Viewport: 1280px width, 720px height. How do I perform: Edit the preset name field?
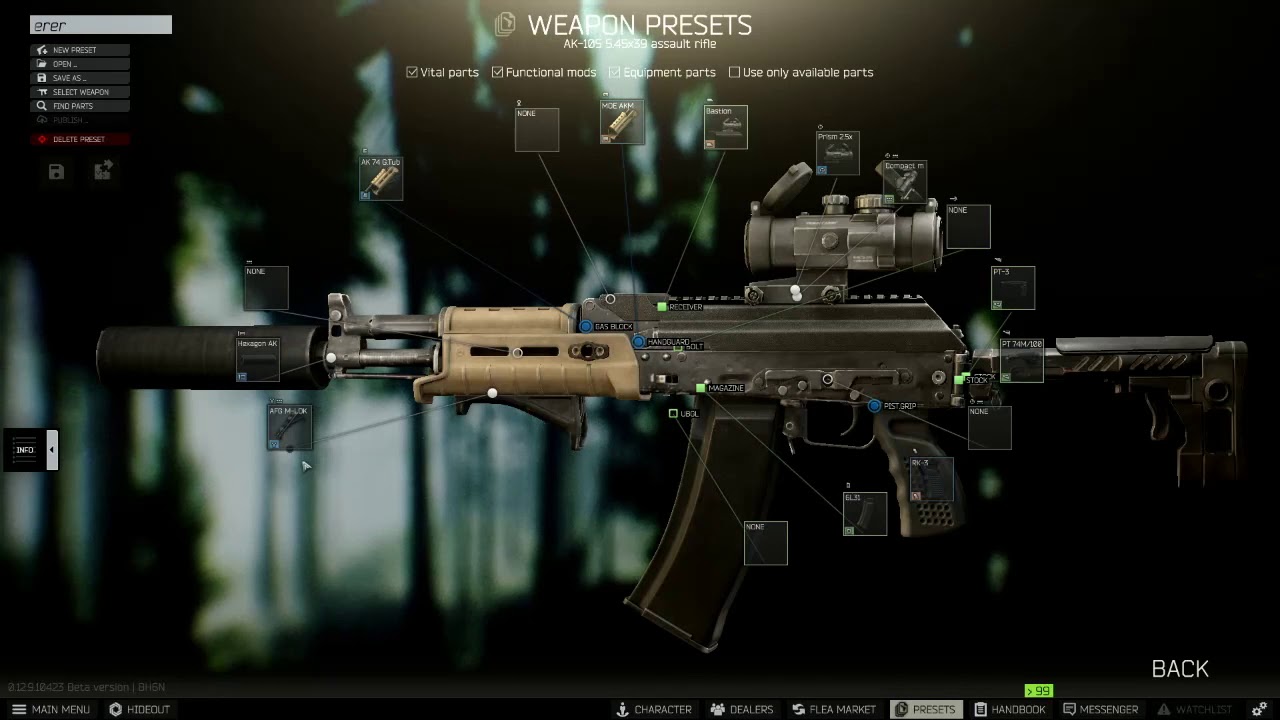coord(100,25)
